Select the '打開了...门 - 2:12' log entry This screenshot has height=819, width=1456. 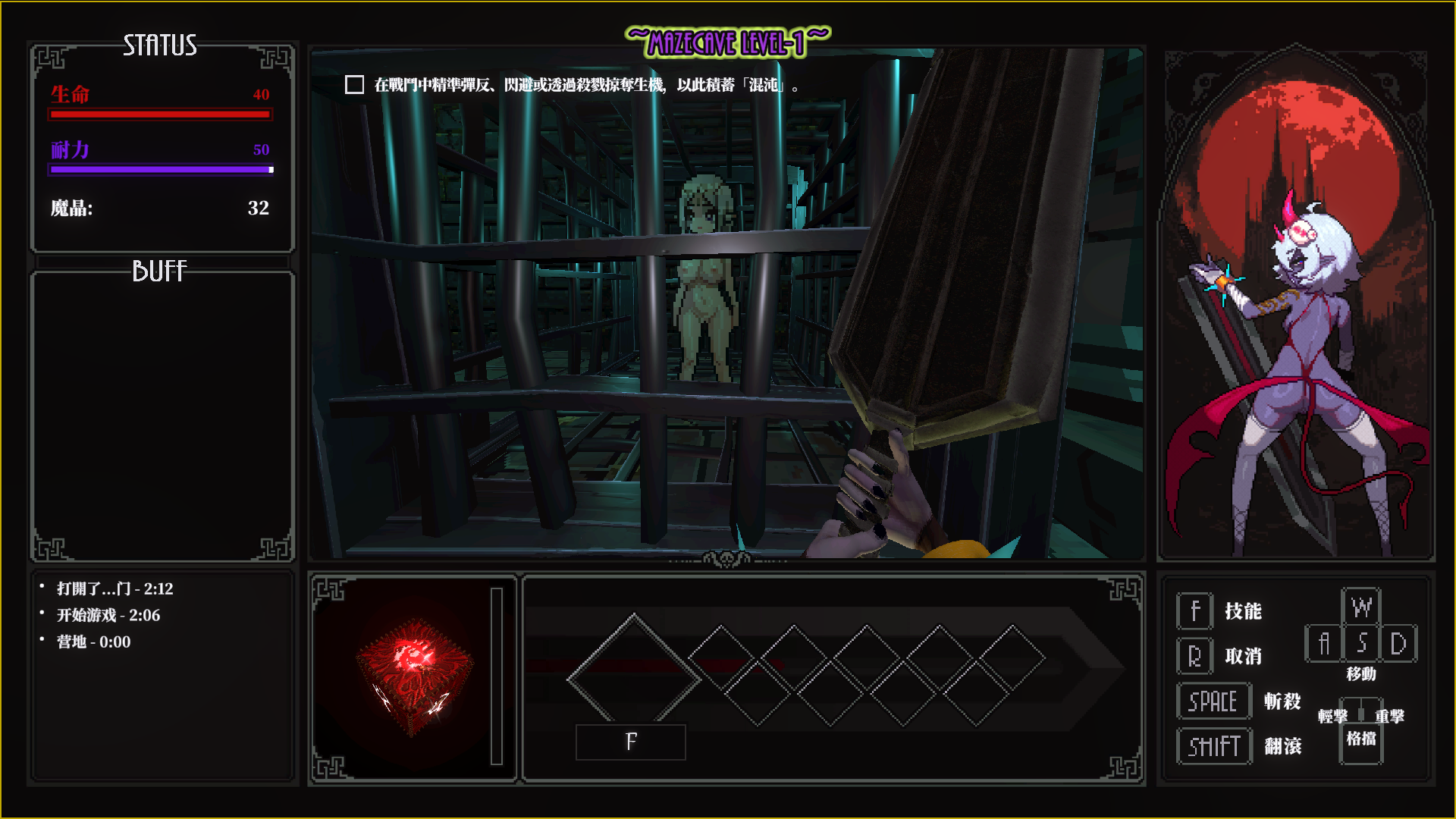pyautogui.click(x=115, y=589)
